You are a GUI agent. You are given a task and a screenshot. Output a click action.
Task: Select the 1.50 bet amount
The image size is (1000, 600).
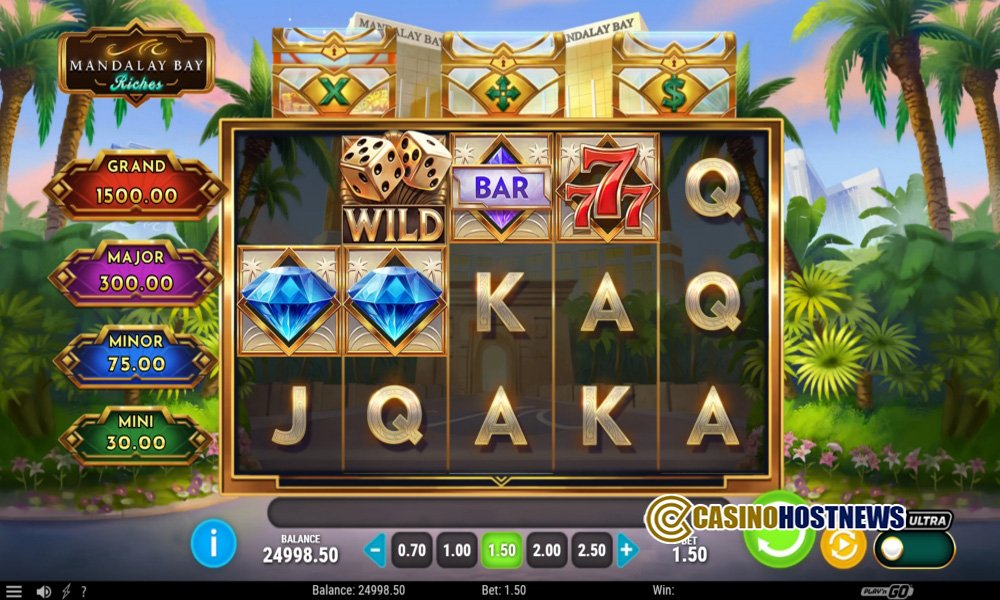tap(503, 549)
